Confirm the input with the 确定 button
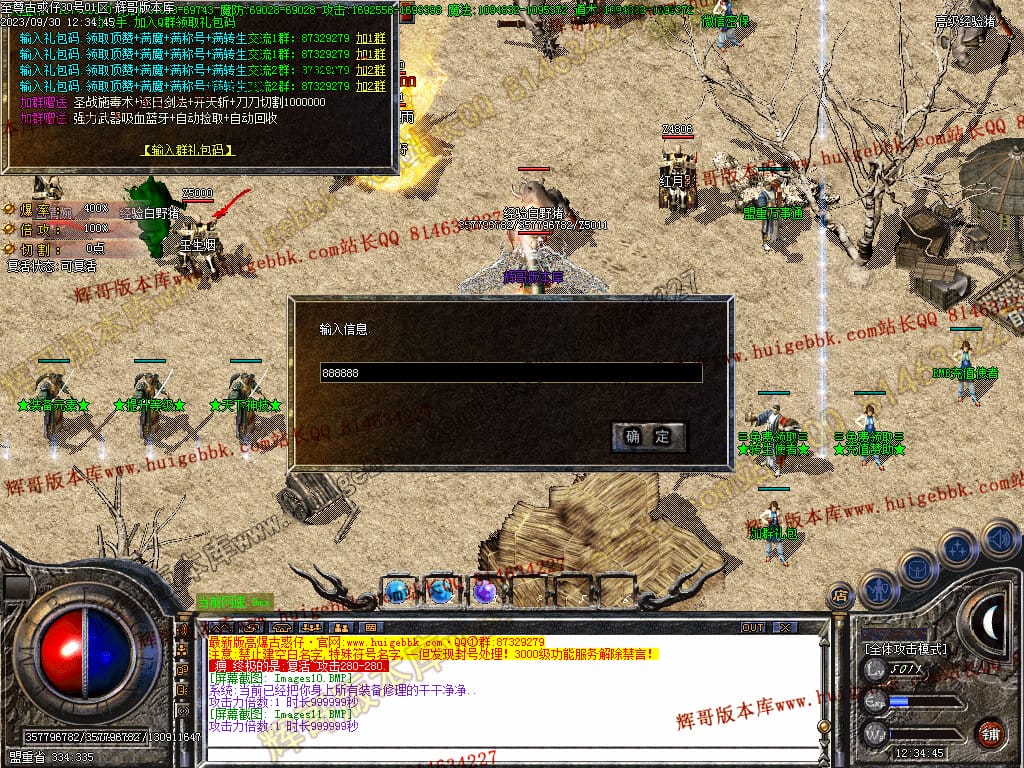 point(649,436)
